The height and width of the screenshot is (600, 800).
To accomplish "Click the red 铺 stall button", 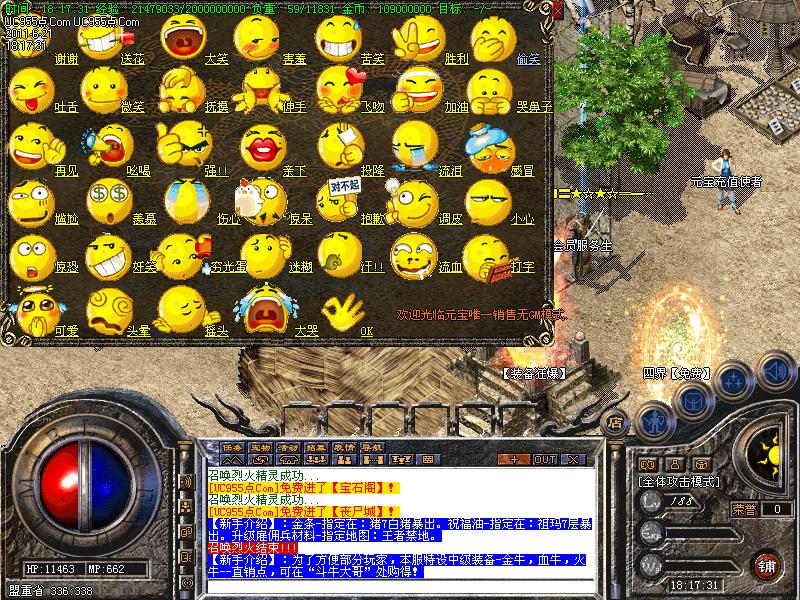I will coord(767,564).
